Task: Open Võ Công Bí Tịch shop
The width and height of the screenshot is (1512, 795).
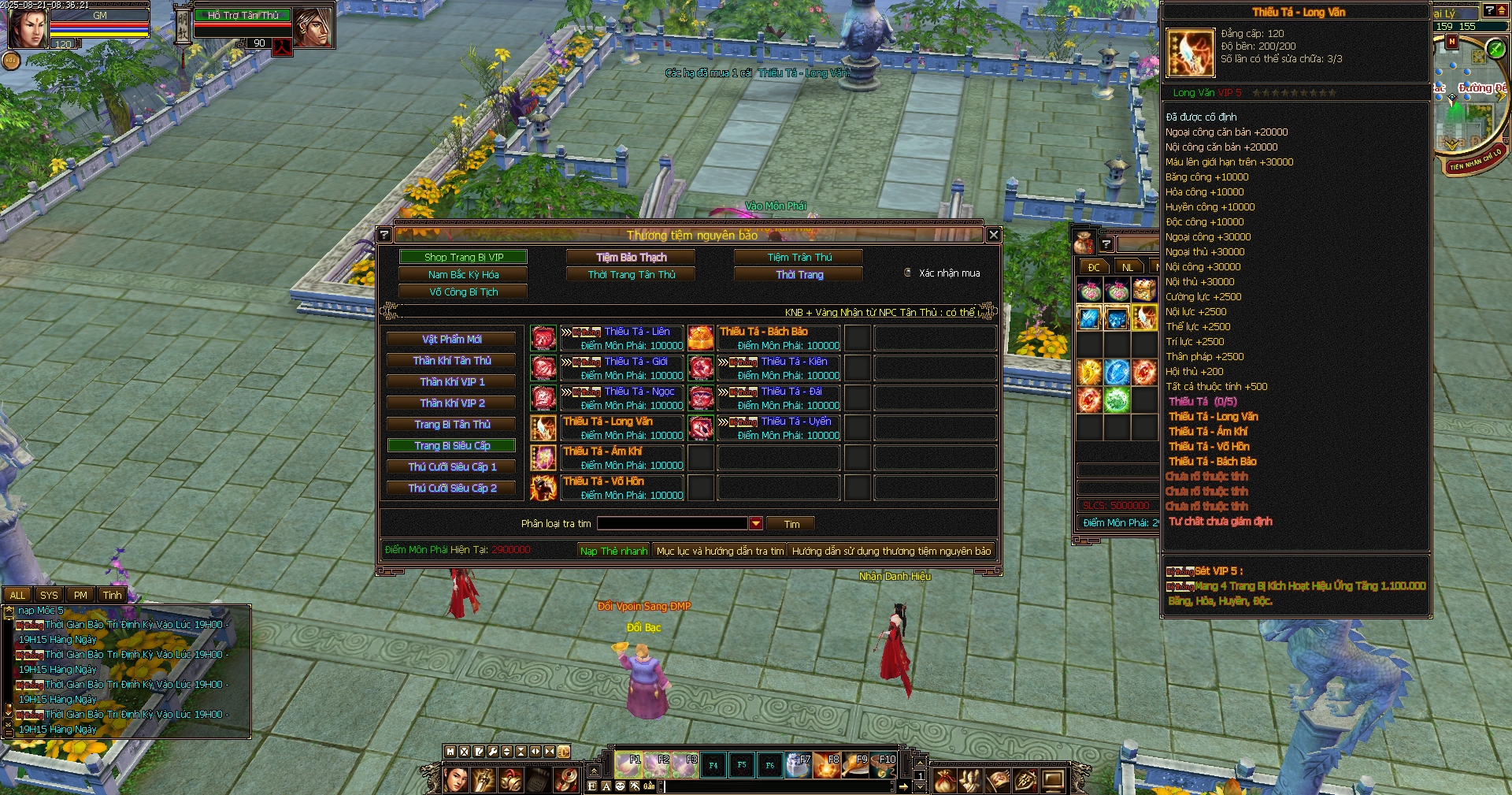Action: (x=463, y=292)
